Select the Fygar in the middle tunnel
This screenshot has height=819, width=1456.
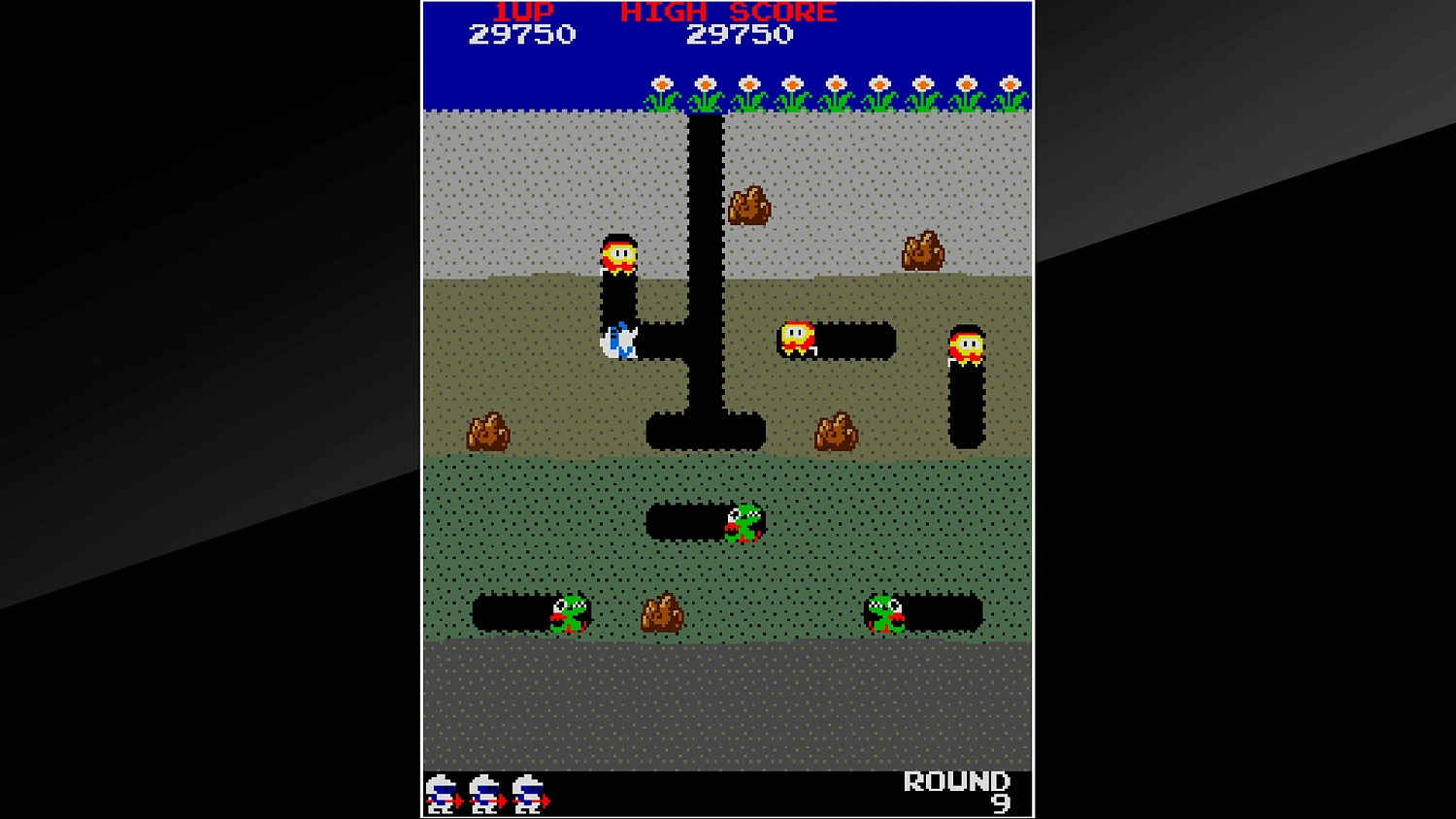pyautogui.click(x=743, y=521)
